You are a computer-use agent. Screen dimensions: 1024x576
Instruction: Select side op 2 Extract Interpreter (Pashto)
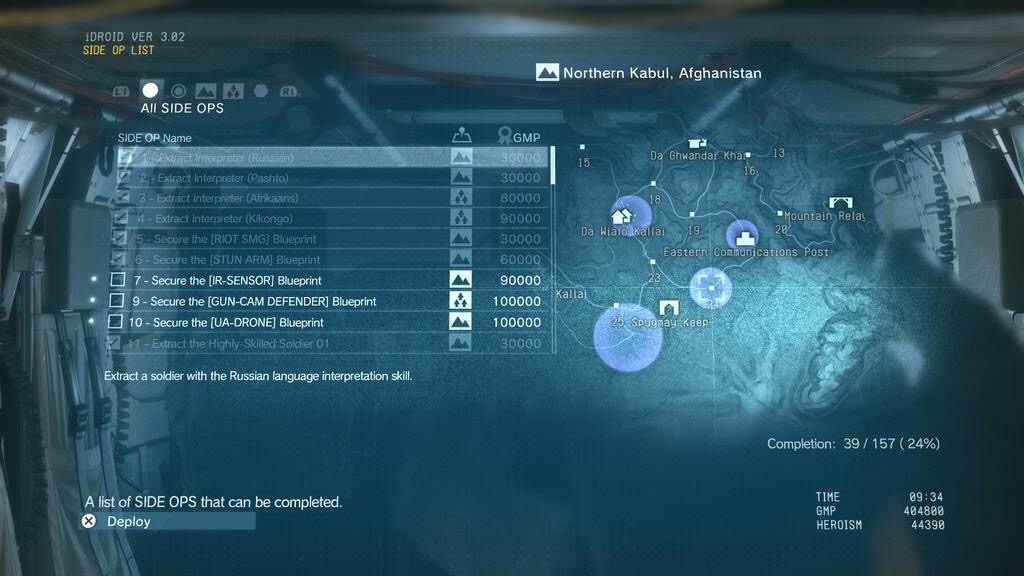[330, 178]
